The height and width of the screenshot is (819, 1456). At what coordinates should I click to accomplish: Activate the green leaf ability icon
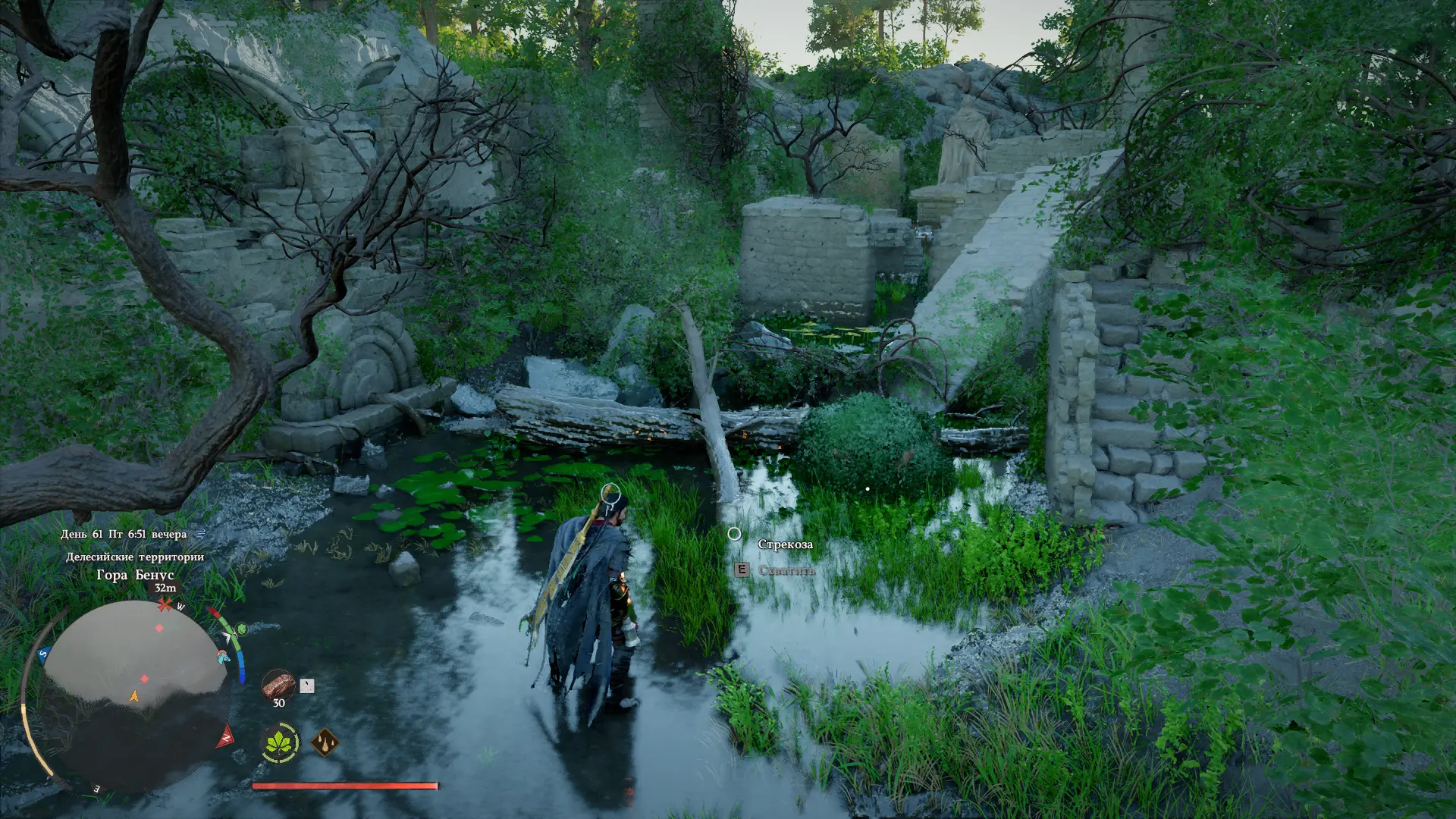click(280, 742)
